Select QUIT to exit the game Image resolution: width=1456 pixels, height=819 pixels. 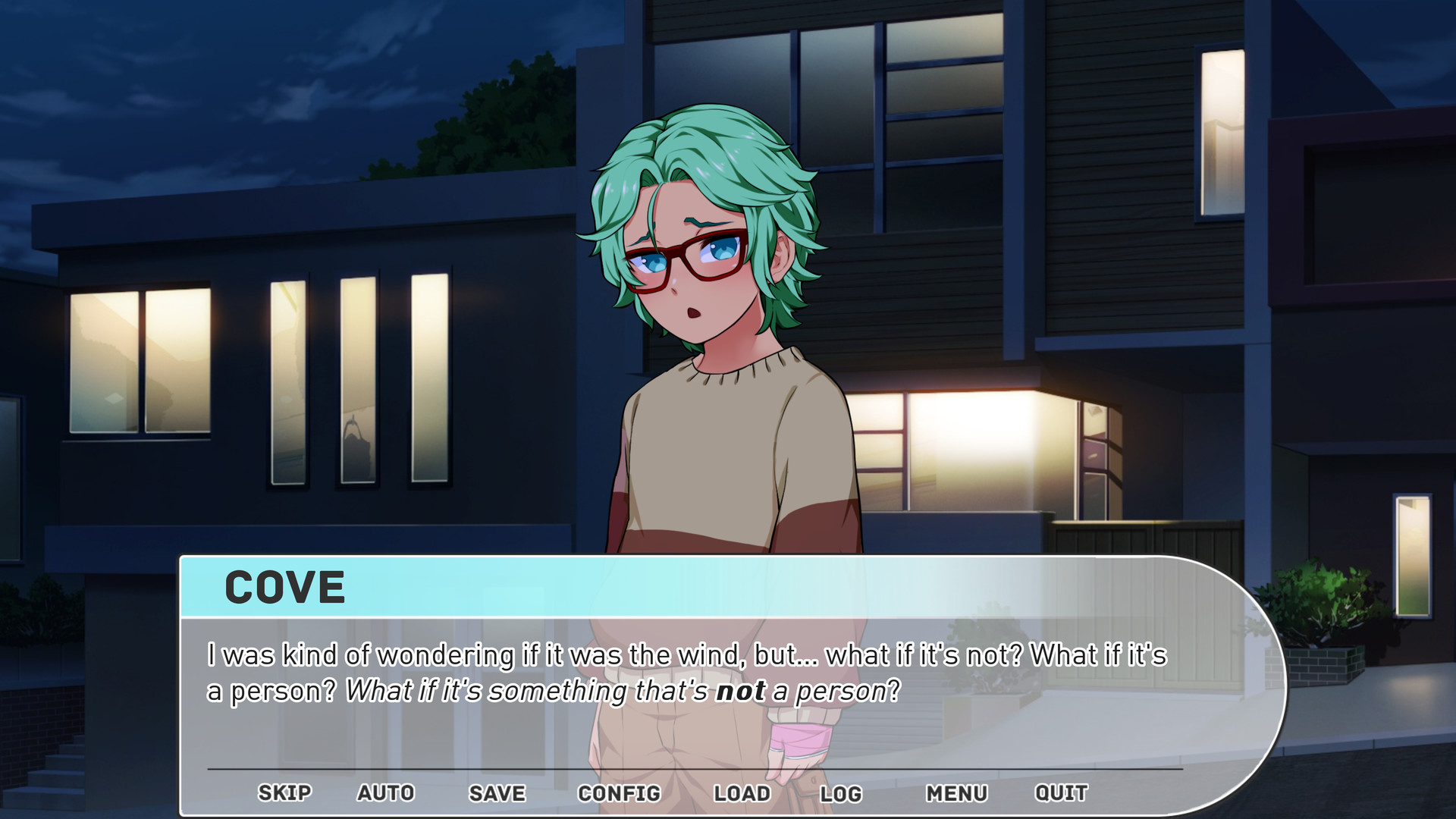point(1060,793)
